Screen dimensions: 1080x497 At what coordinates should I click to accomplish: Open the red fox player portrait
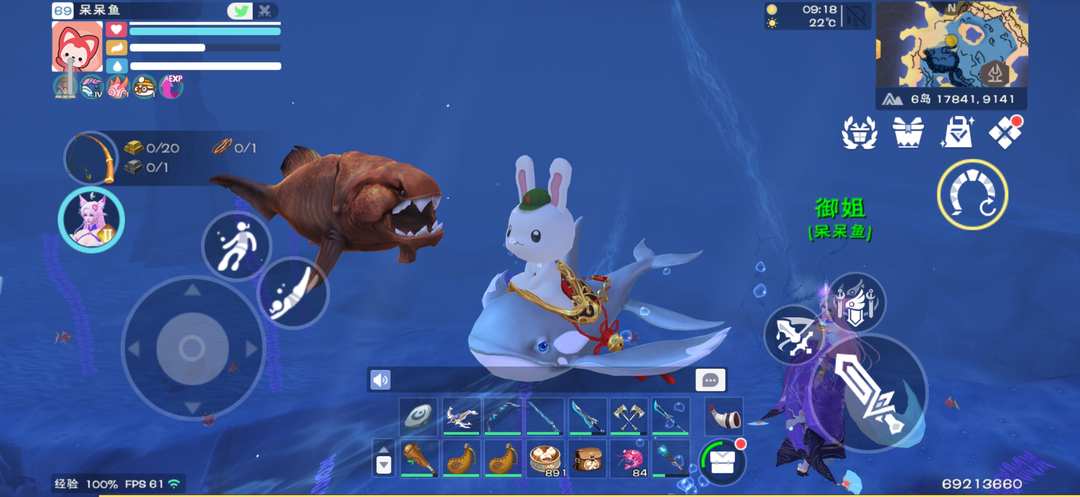coord(77,46)
